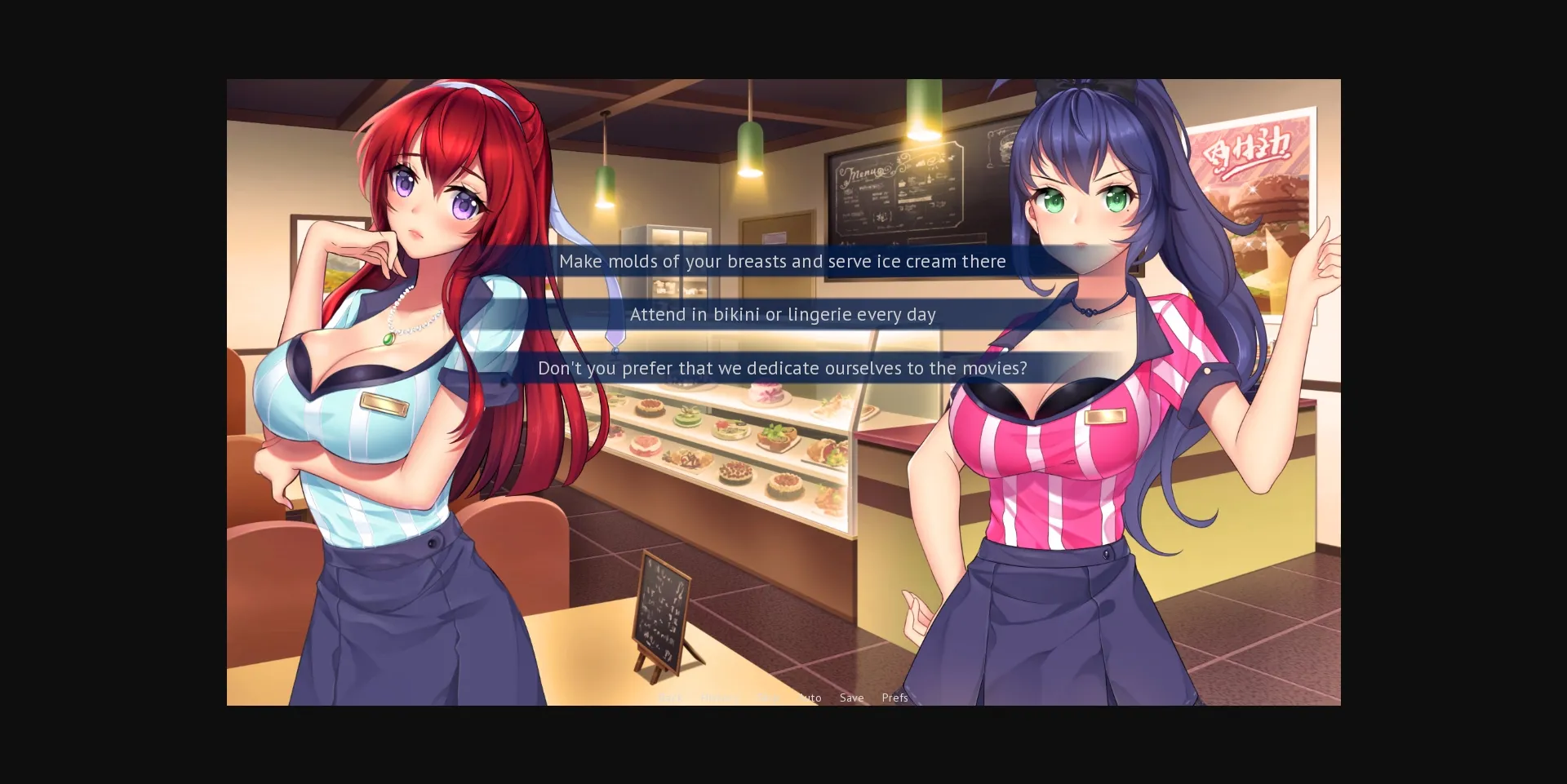Toggle Auto-play mode
Image resolution: width=1567 pixels, height=784 pixels.
[809, 698]
